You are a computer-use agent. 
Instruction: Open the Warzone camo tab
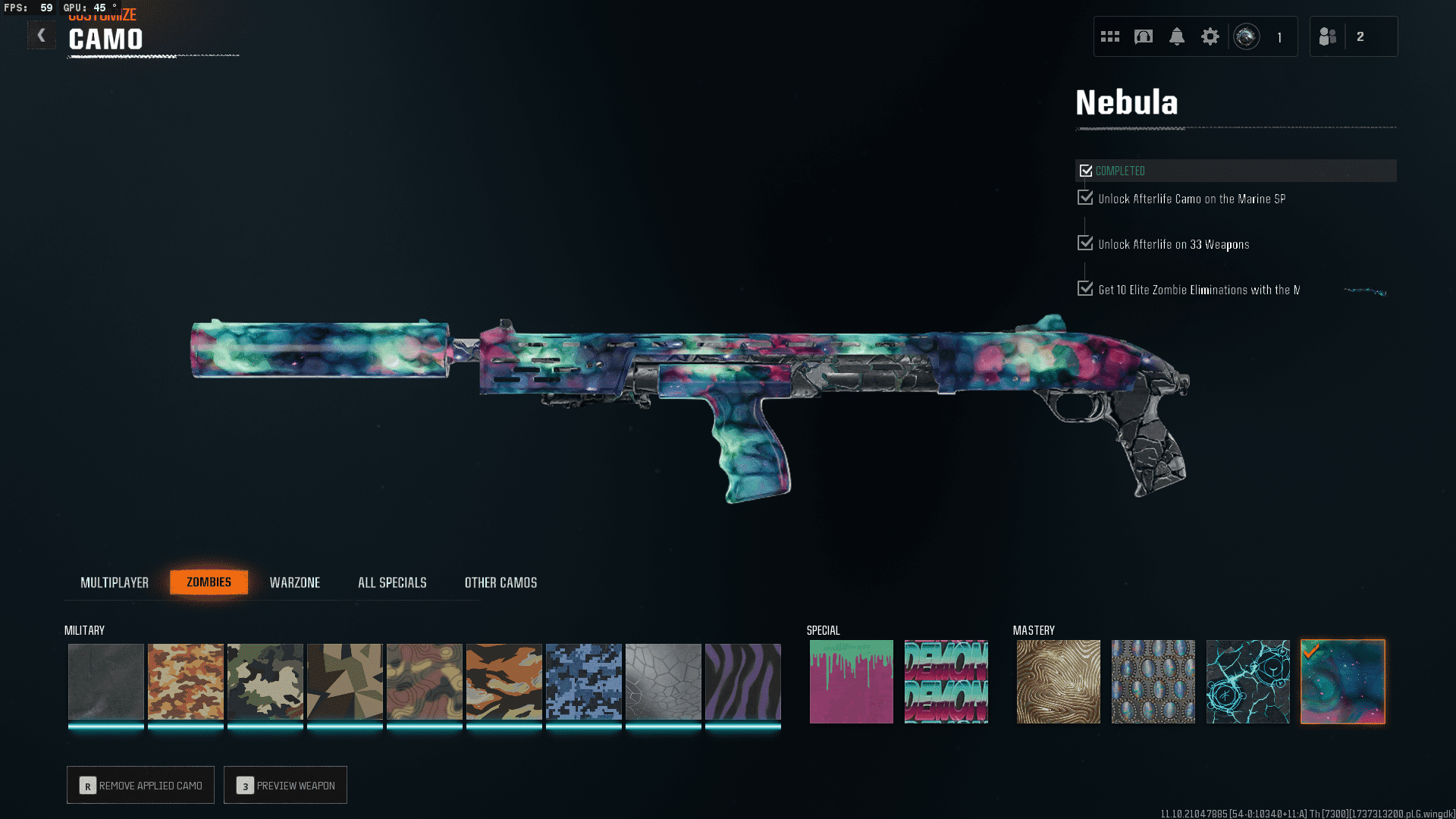coord(295,582)
